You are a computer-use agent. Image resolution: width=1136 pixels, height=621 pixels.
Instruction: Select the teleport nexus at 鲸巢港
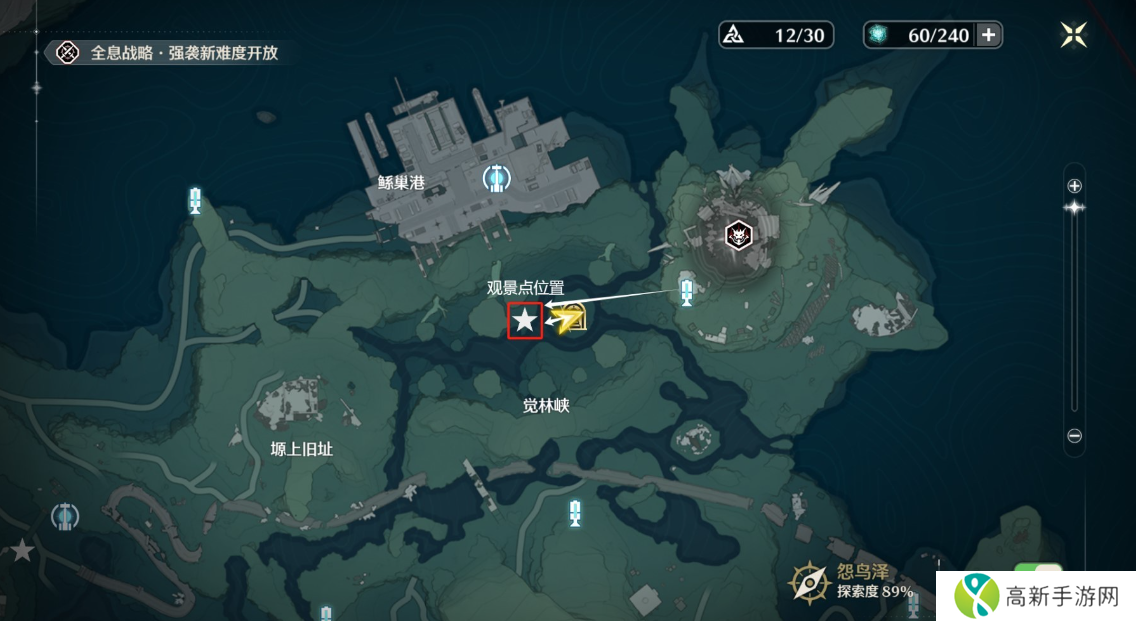[x=496, y=179]
